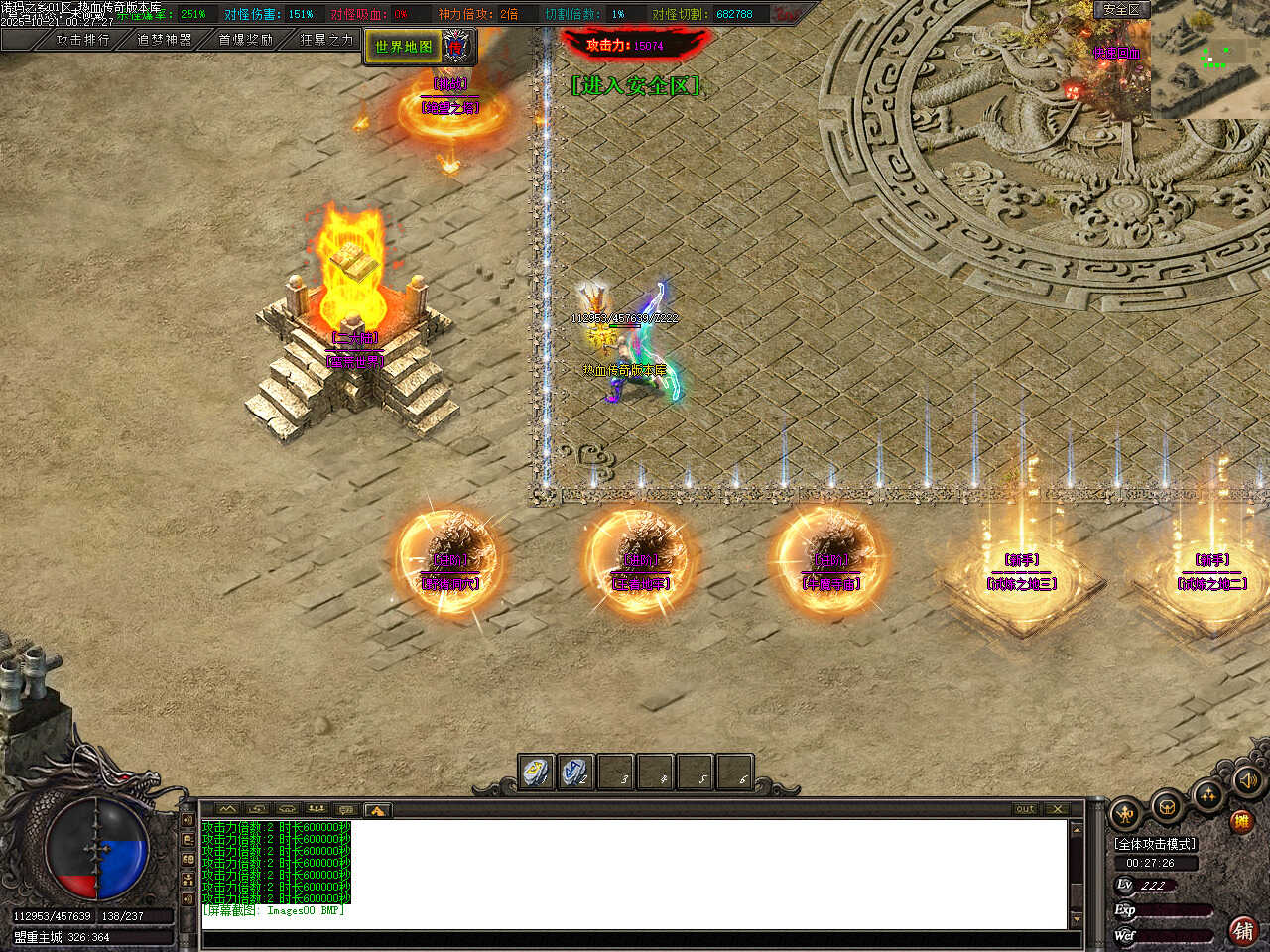Open the 追梦神器 artifact menu
Image resolution: width=1270 pixels, height=952 pixels.
(x=164, y=40)
